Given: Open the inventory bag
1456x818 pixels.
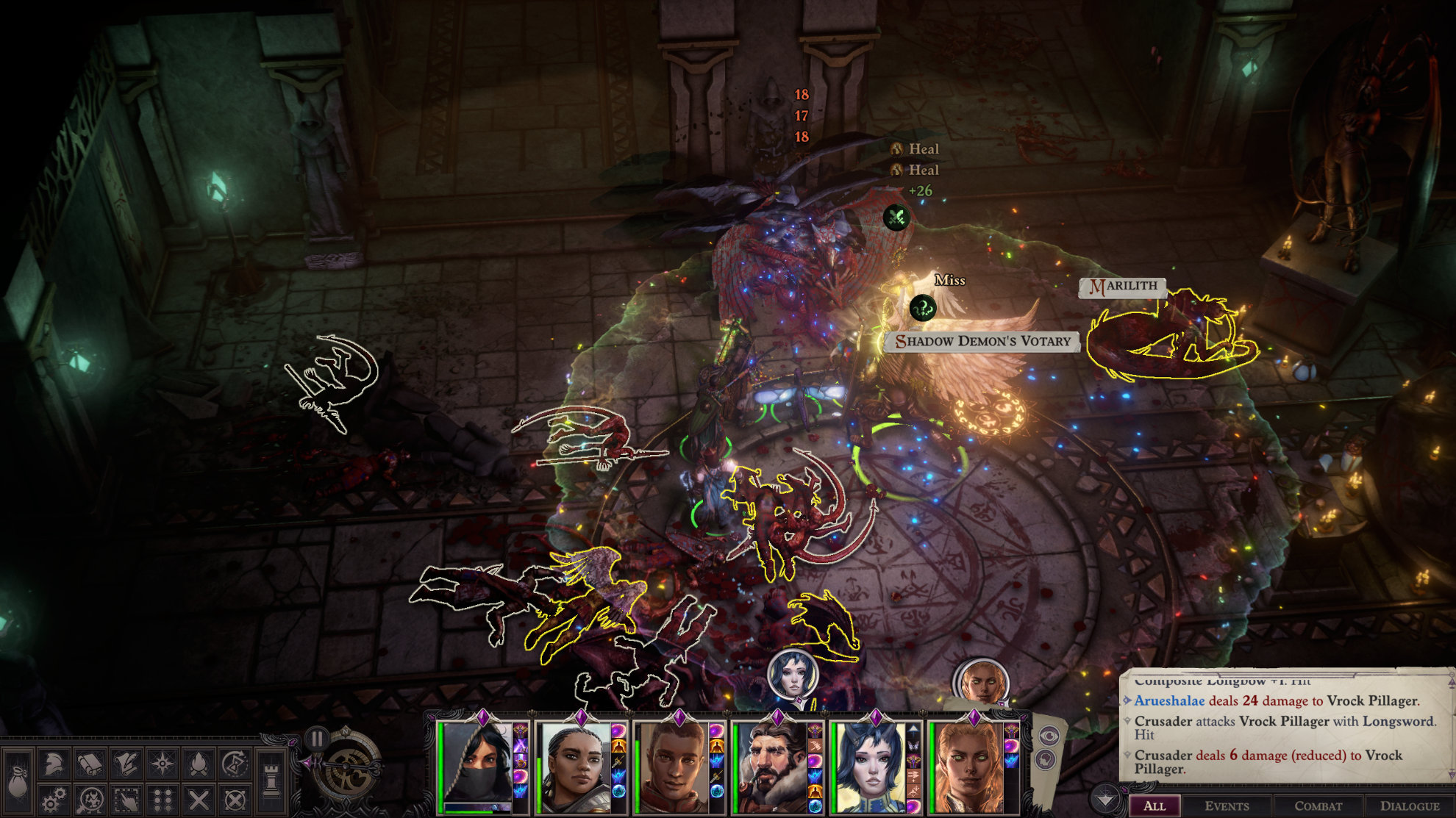Looking at the screenshot, I should (x=18, y=781).
